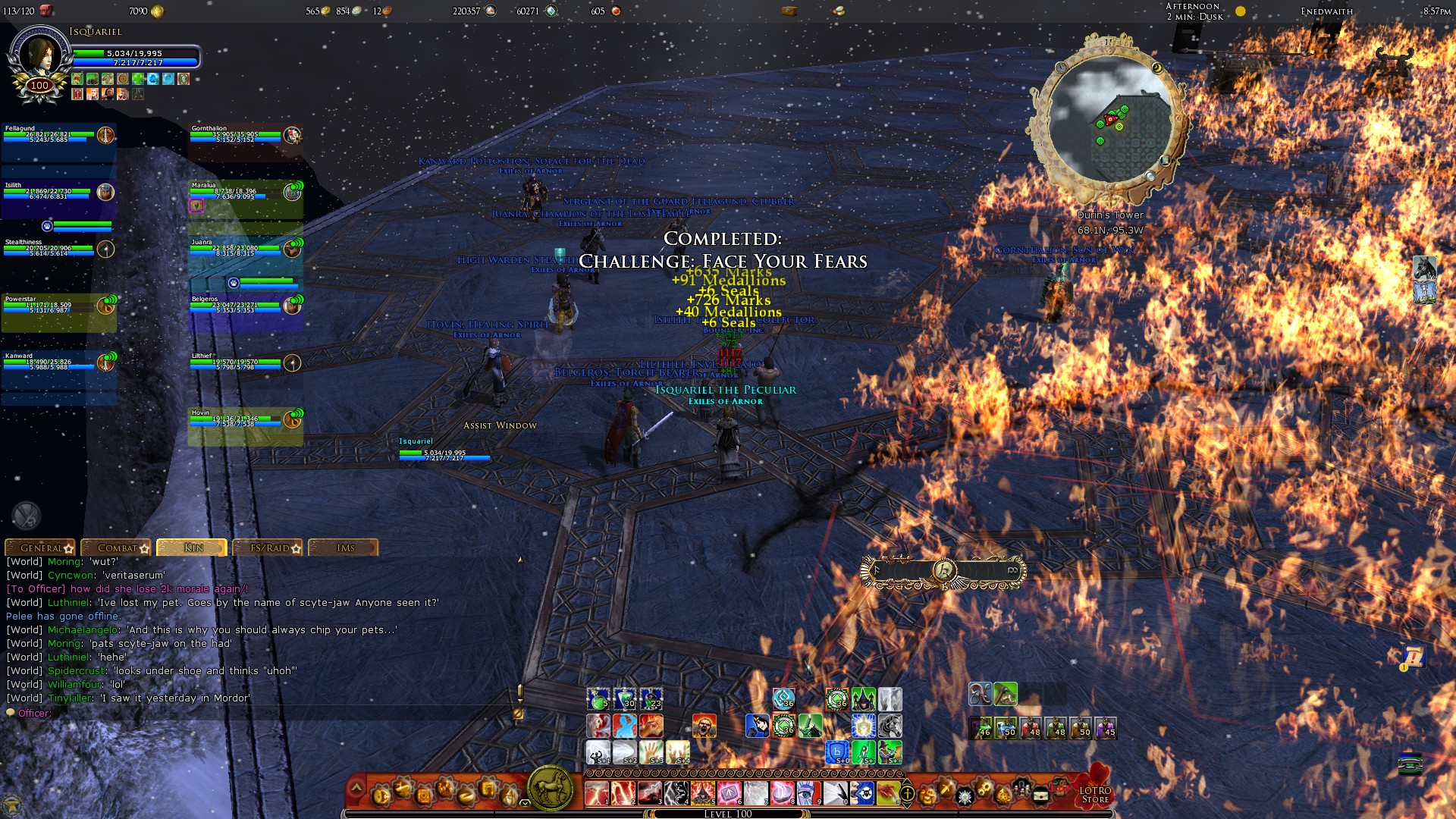
Task: Use the green potion with count 5
Action: (x=598, y=698)
